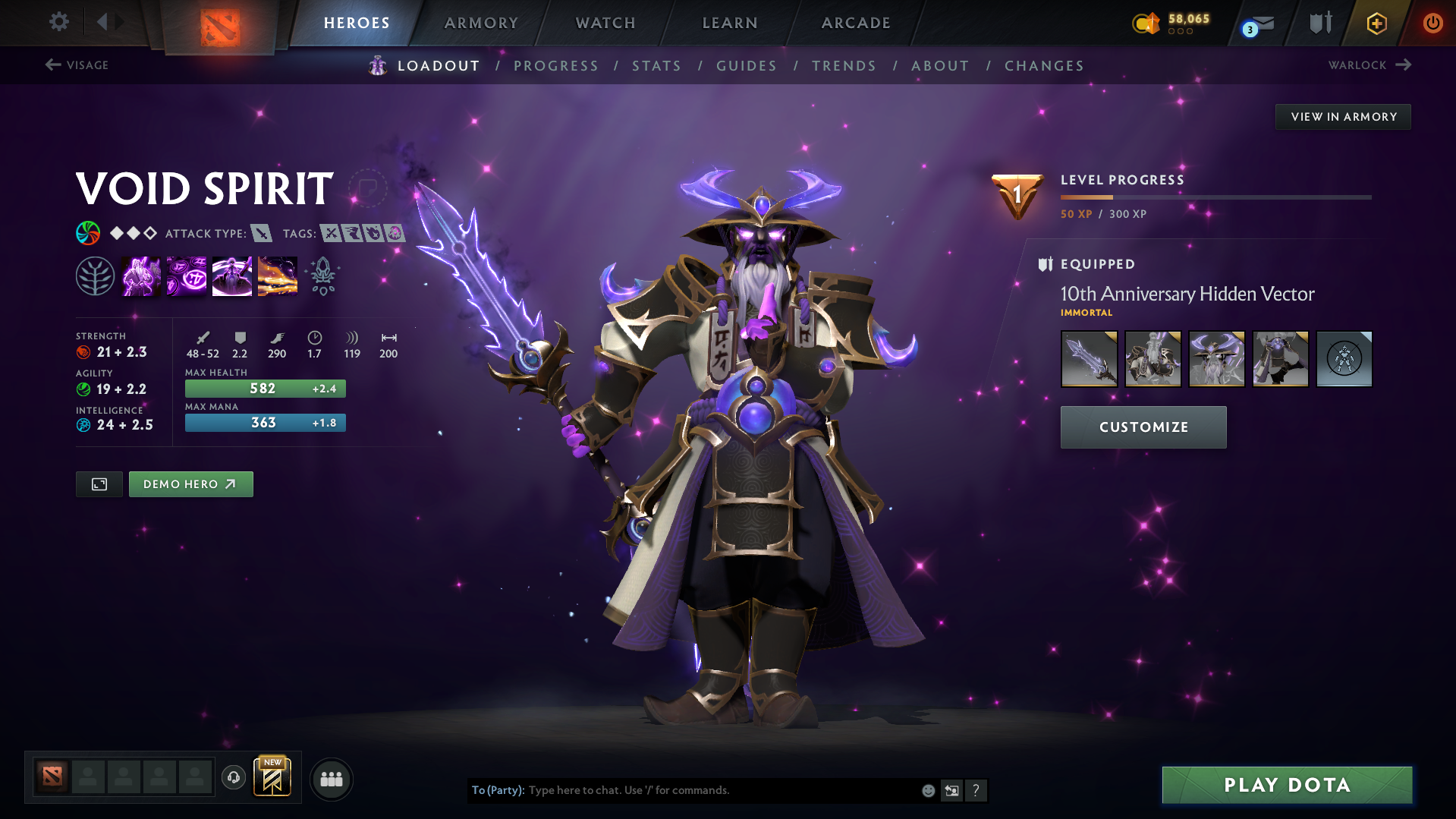Open the voice chat headset icon
Image resolution: width=1456 pixels, height=819 pixels.
tap(234, 778)
